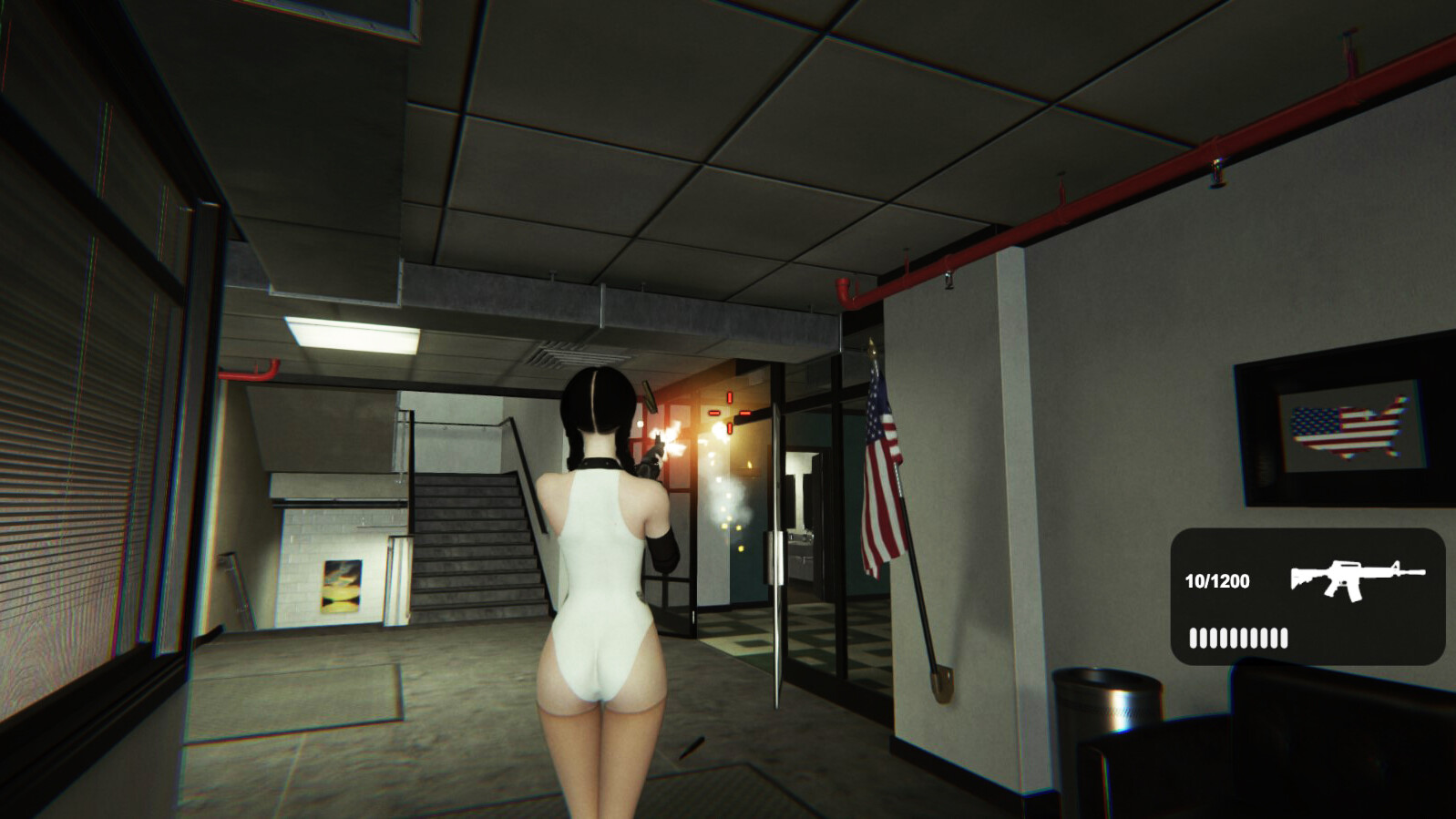Click the red target reticle near doorway
The height and width of the screenshot is (819, 1456).
[729, 415]
